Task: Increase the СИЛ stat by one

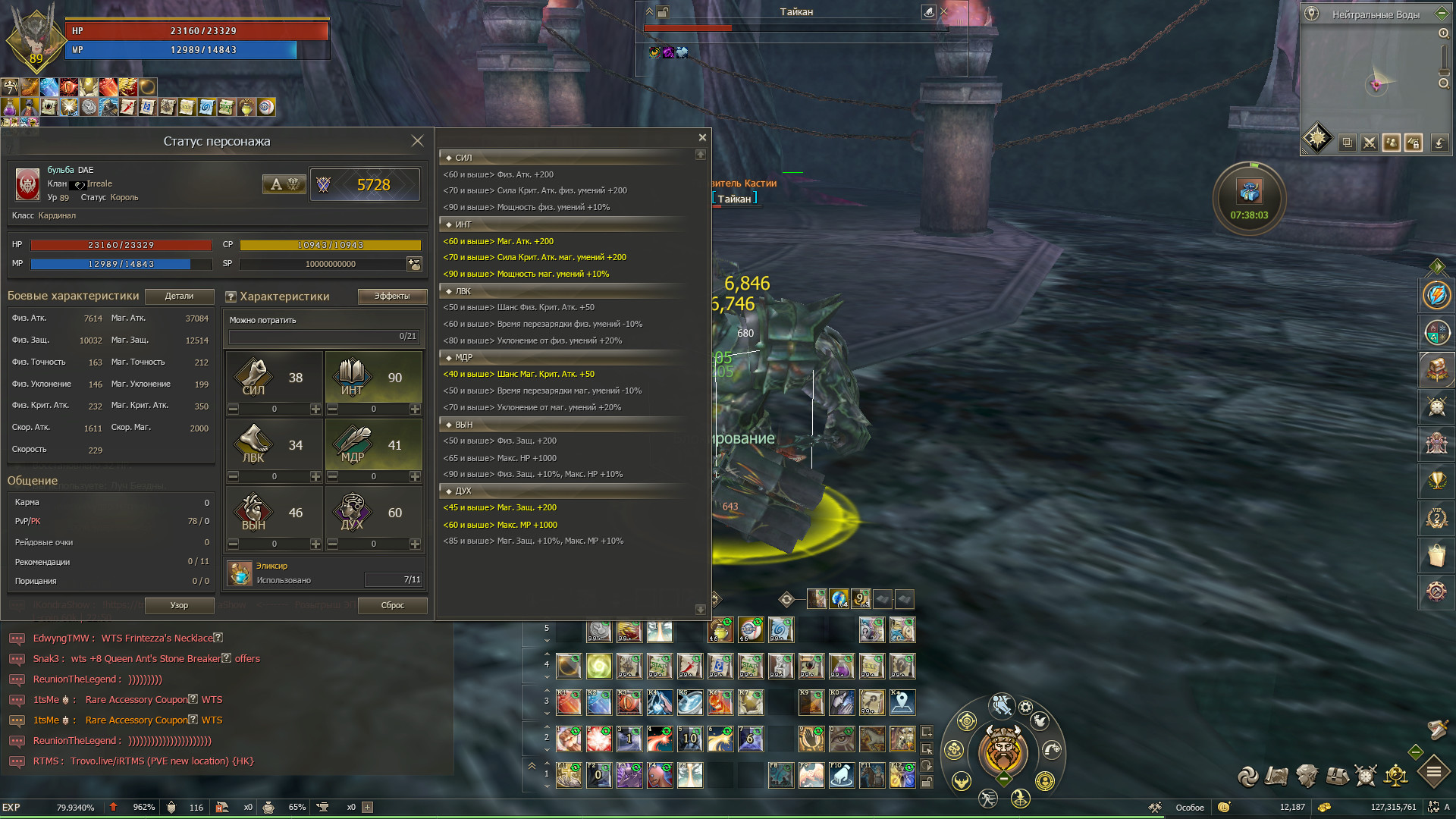Action: [315, 409]
